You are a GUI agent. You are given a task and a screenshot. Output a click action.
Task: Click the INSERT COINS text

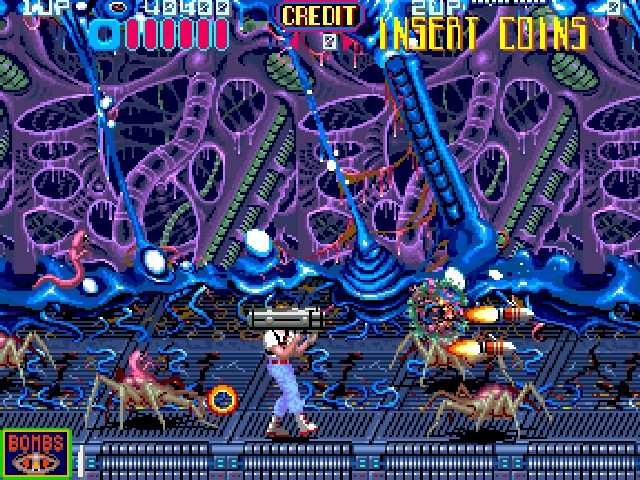(482, 33)
